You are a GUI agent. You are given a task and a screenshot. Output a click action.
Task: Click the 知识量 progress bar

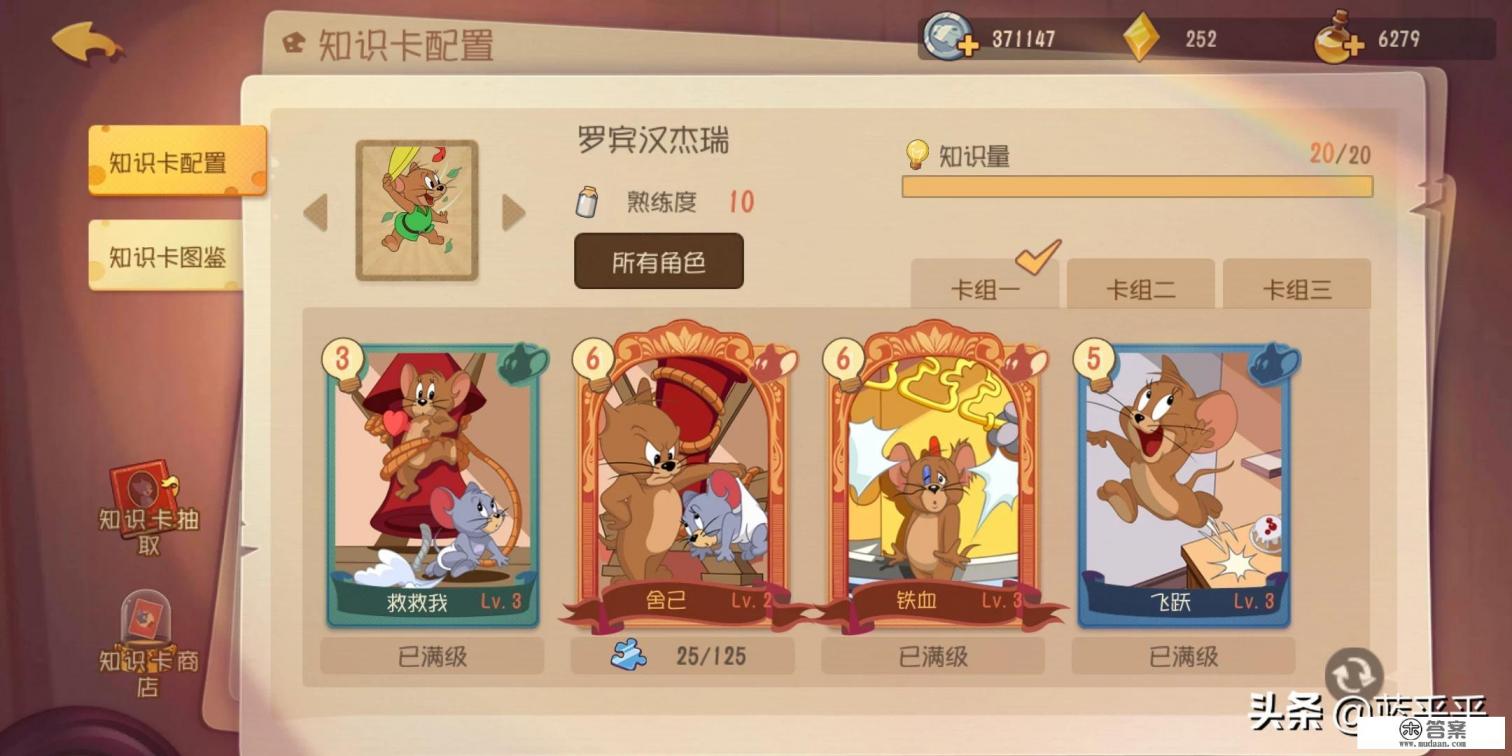coord(1137,186)
